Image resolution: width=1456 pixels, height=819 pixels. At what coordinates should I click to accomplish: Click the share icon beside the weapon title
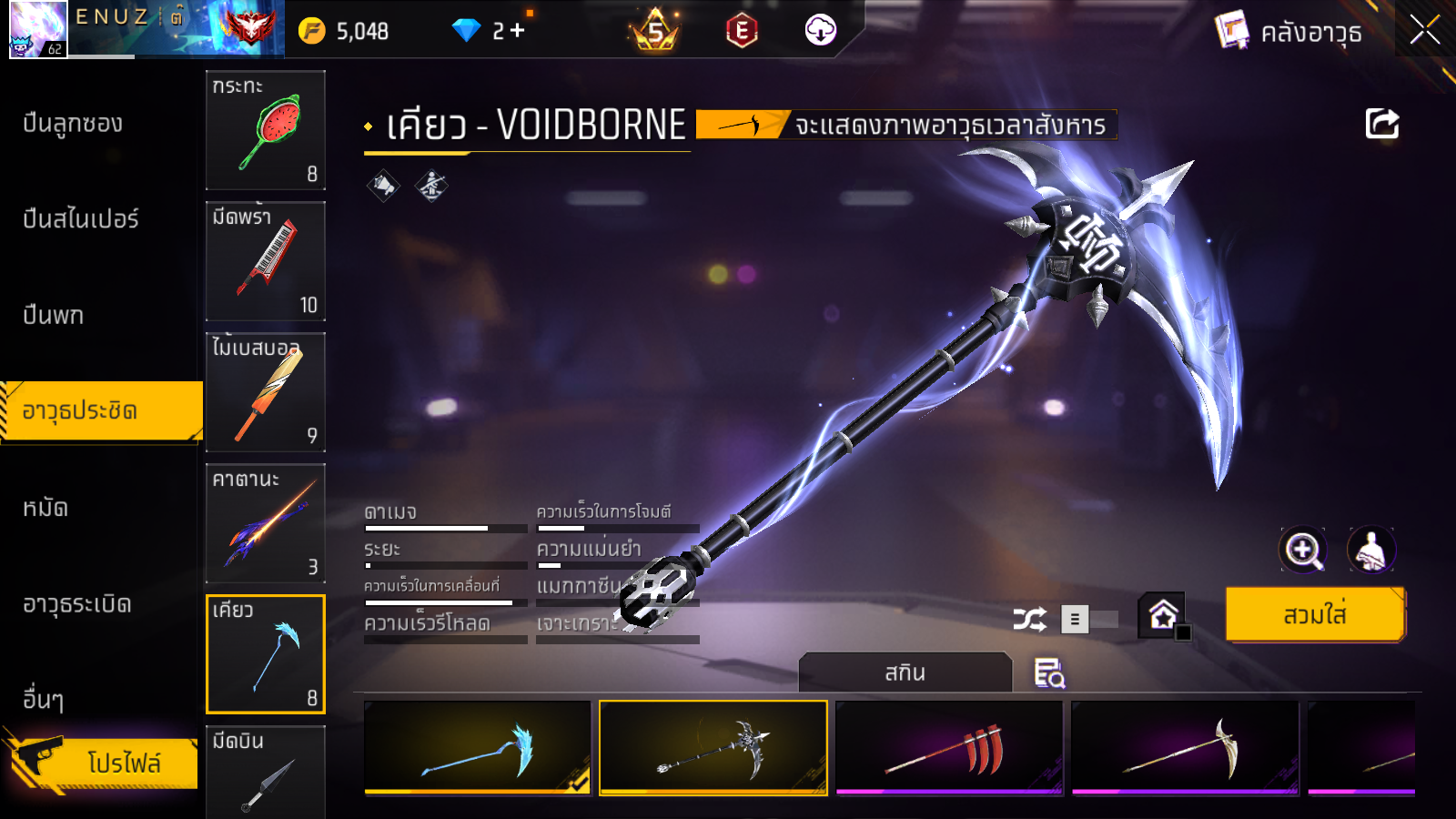pos(1381,124)
